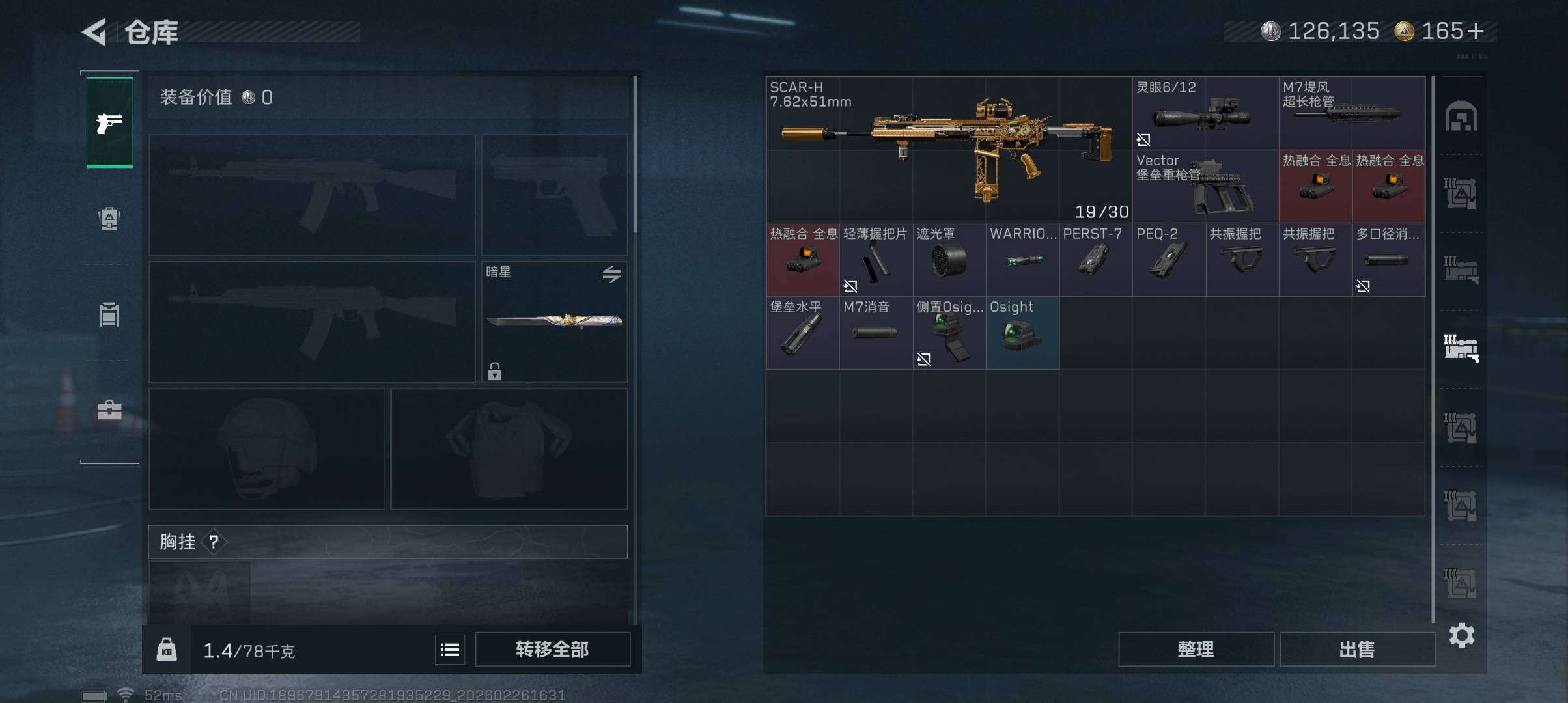Select the M7消音 suppressor

(x=875, y=333)
